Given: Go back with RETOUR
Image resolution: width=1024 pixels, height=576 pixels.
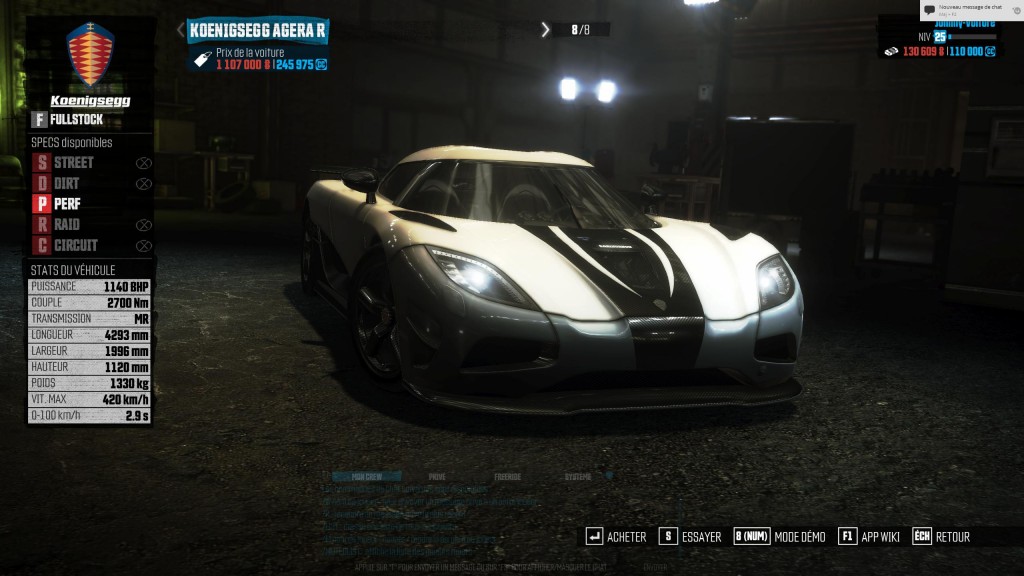Looking at the screenshot, I should 941,537.
